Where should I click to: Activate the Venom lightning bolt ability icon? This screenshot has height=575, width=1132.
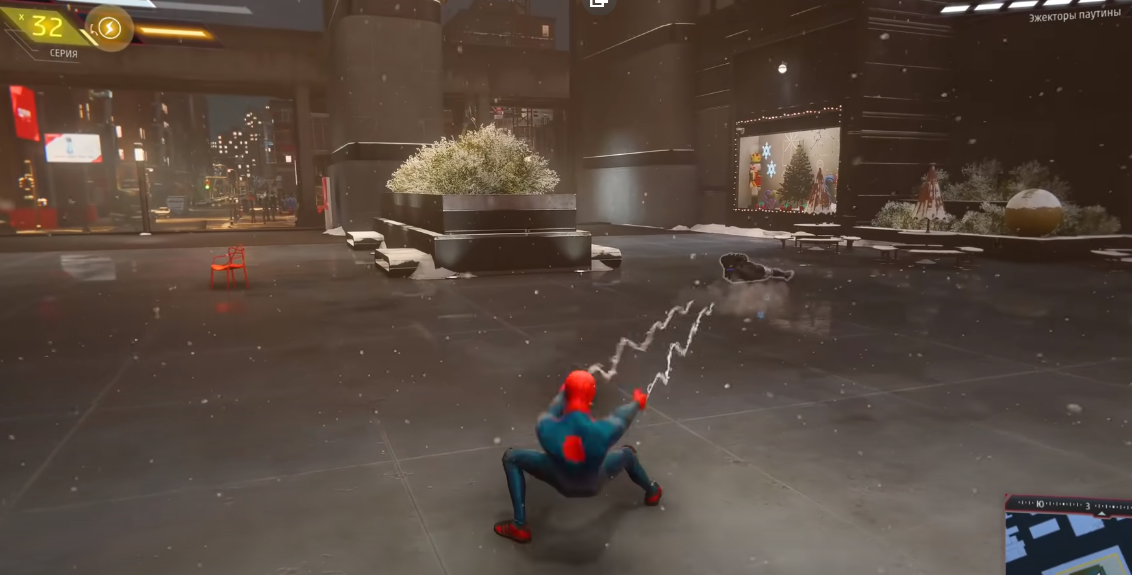tap(109, 28)
